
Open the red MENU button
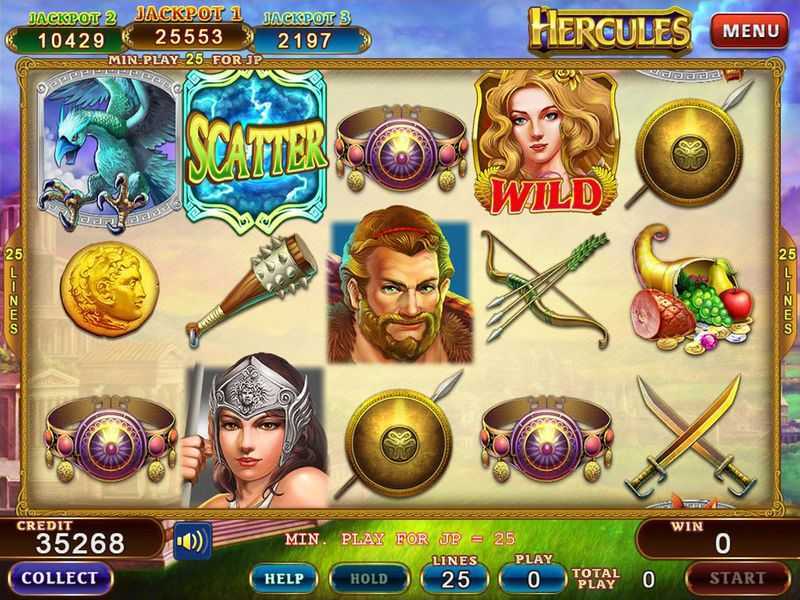[x=750, y=30]
